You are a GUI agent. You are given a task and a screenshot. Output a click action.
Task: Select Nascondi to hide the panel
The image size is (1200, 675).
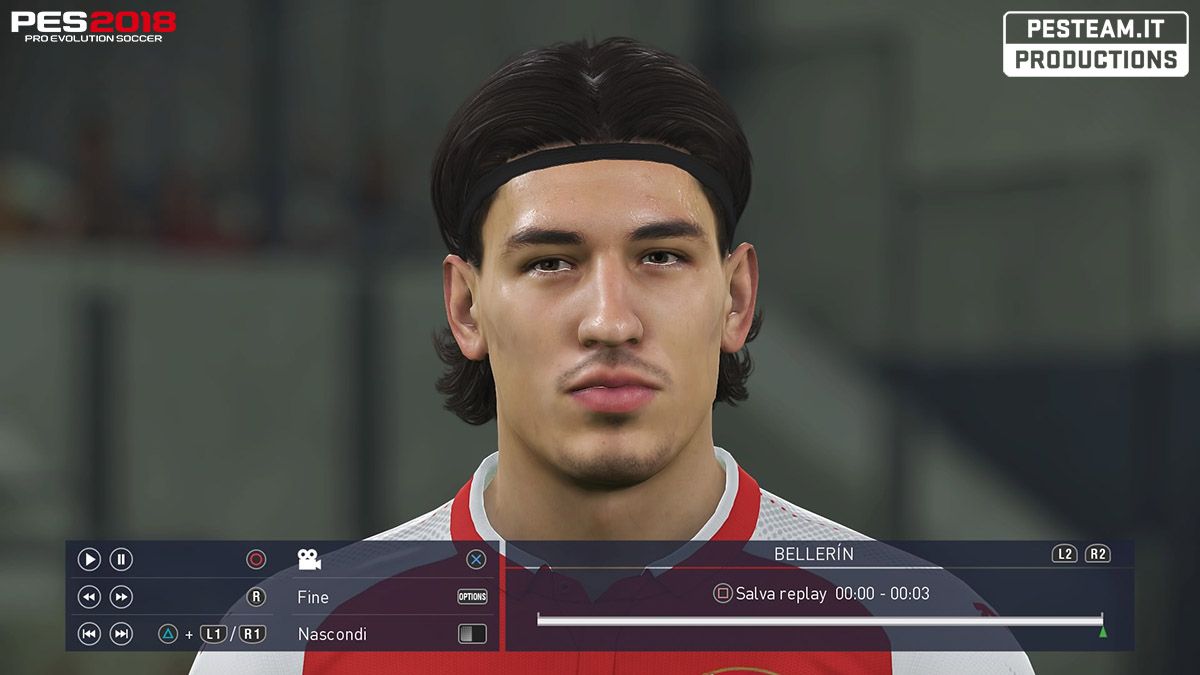332,634
